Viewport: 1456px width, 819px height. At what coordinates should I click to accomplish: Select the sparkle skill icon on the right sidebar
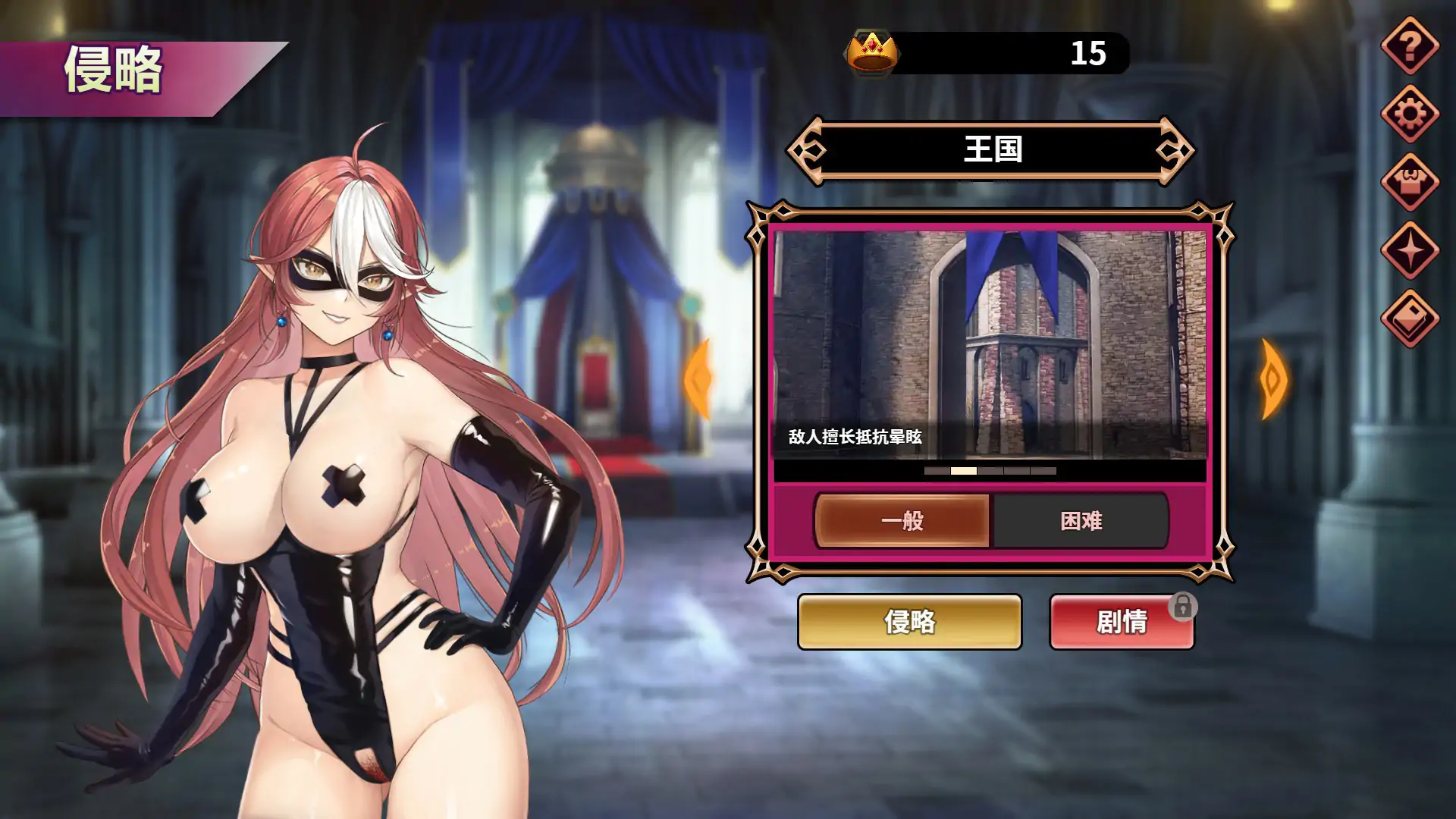pos(1410,250)
